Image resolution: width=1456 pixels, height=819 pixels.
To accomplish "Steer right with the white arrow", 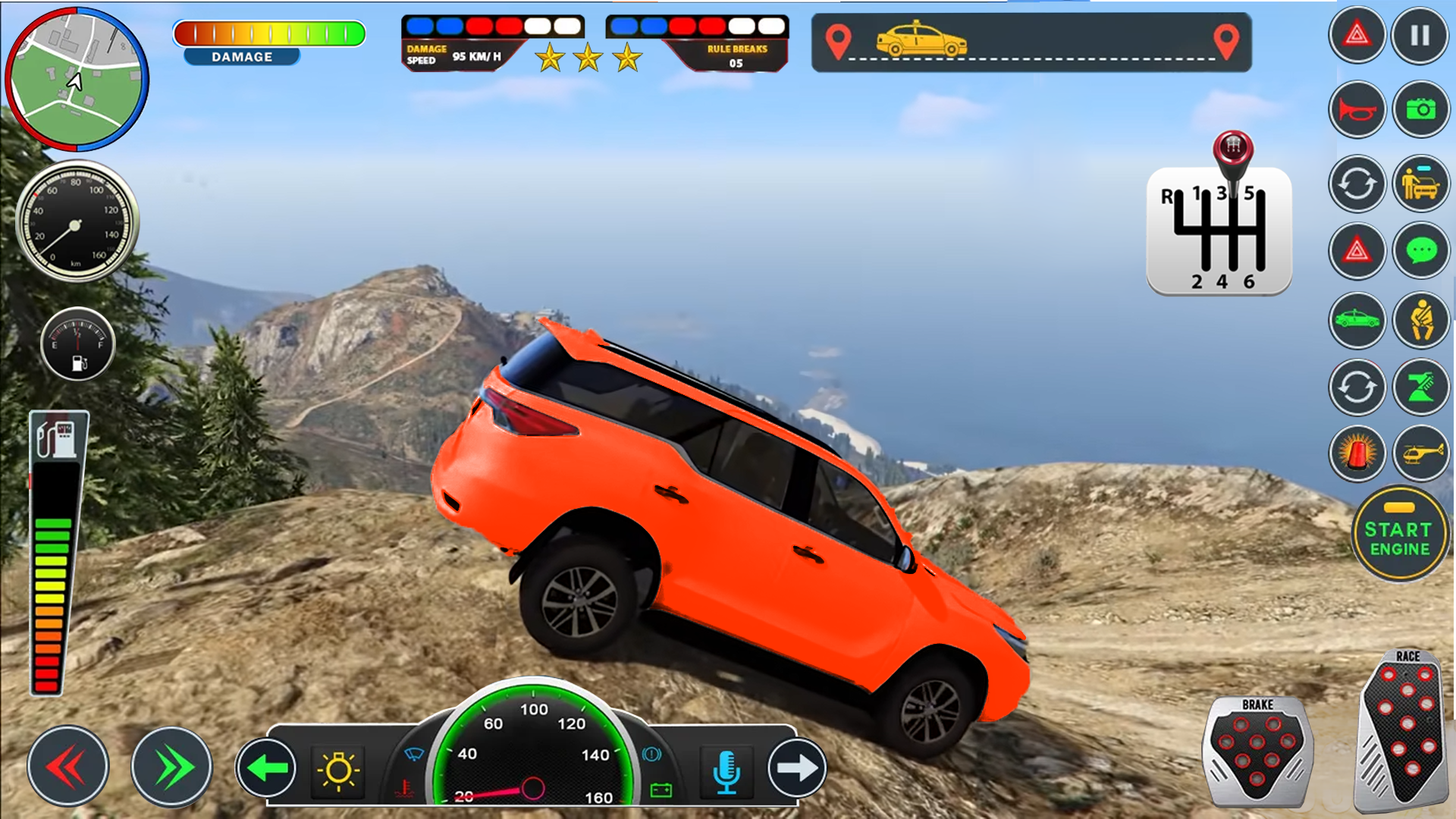I will [x=798, y=766].
